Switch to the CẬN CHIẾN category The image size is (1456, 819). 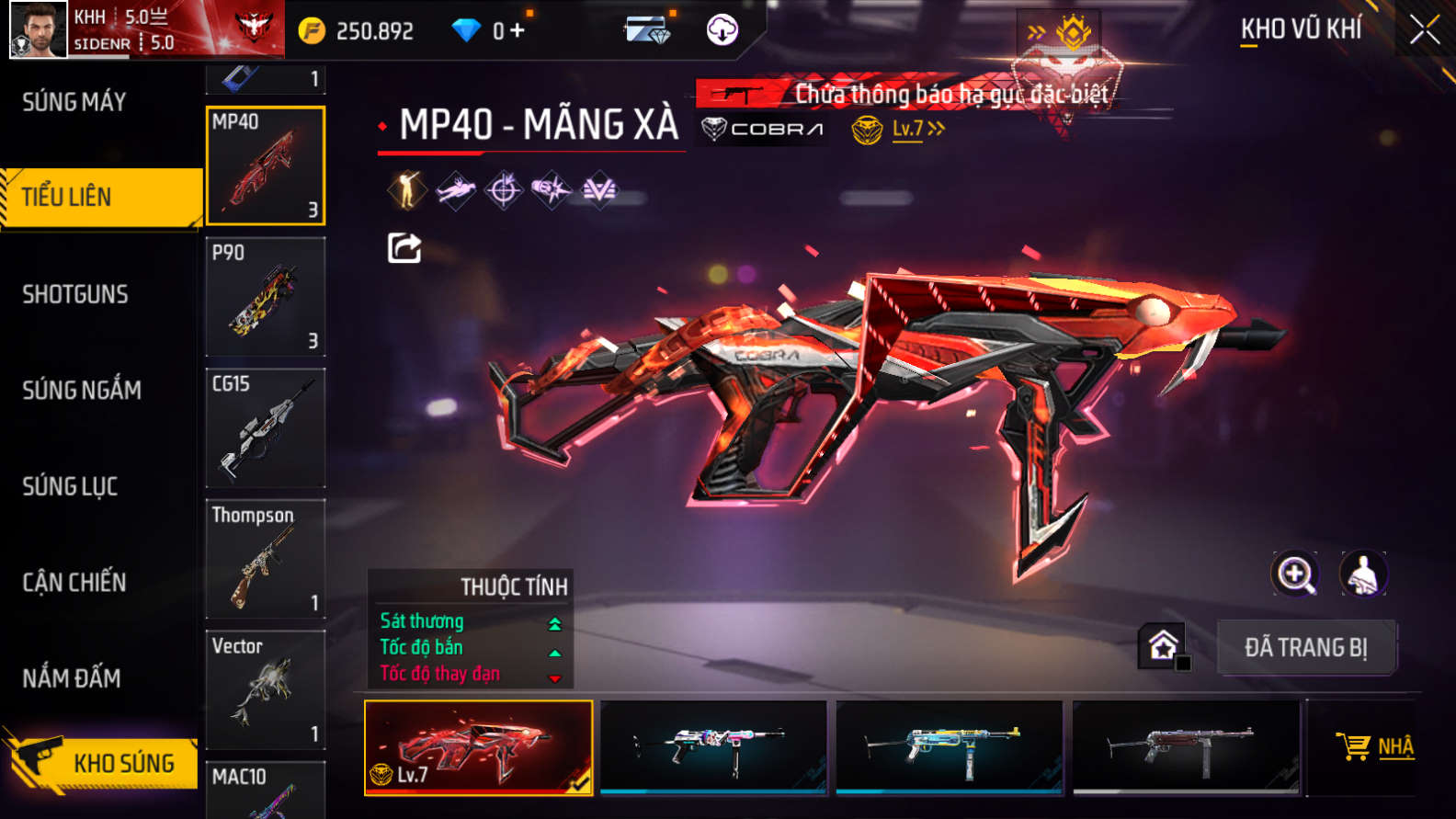point(74,582)
